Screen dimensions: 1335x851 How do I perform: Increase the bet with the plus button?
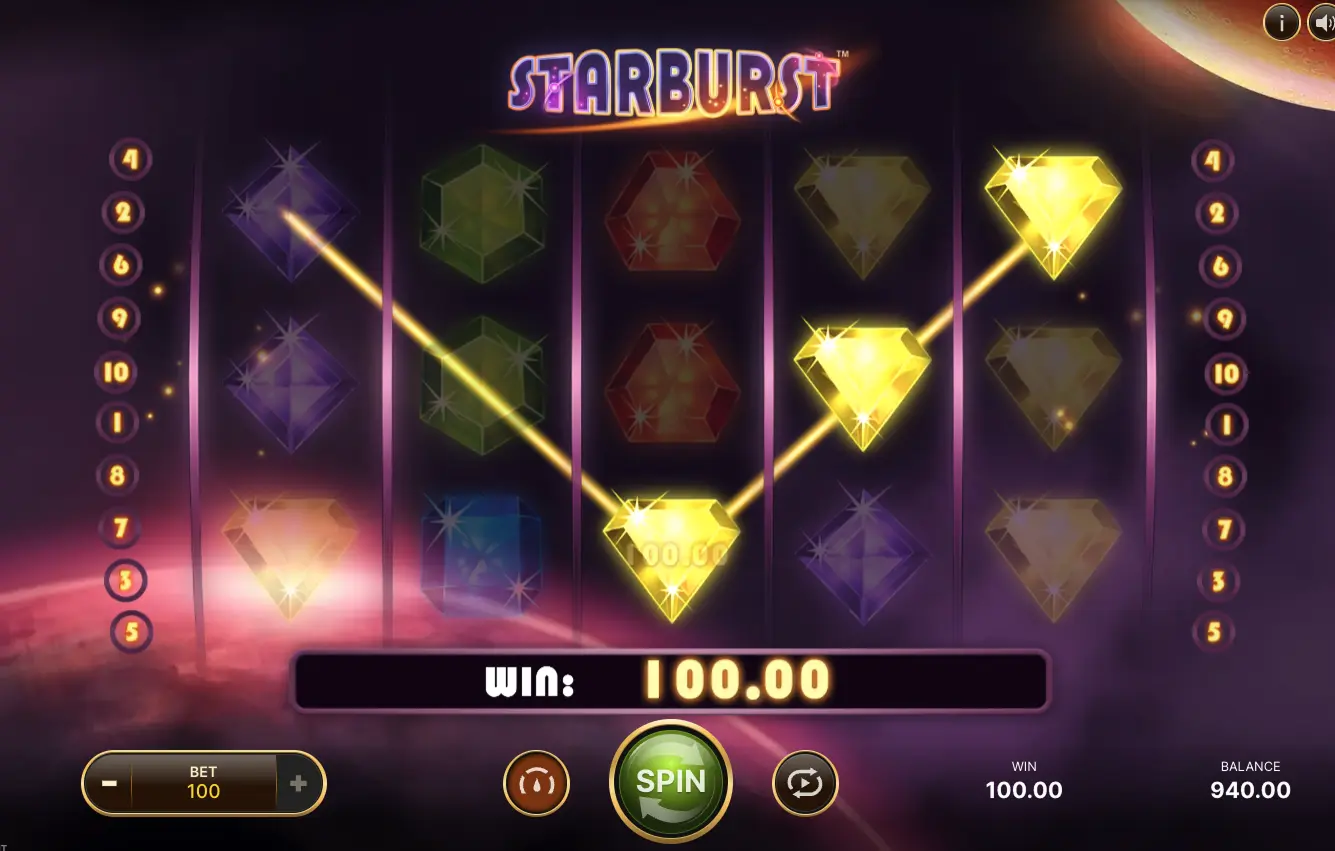click(x=298, y=783)
